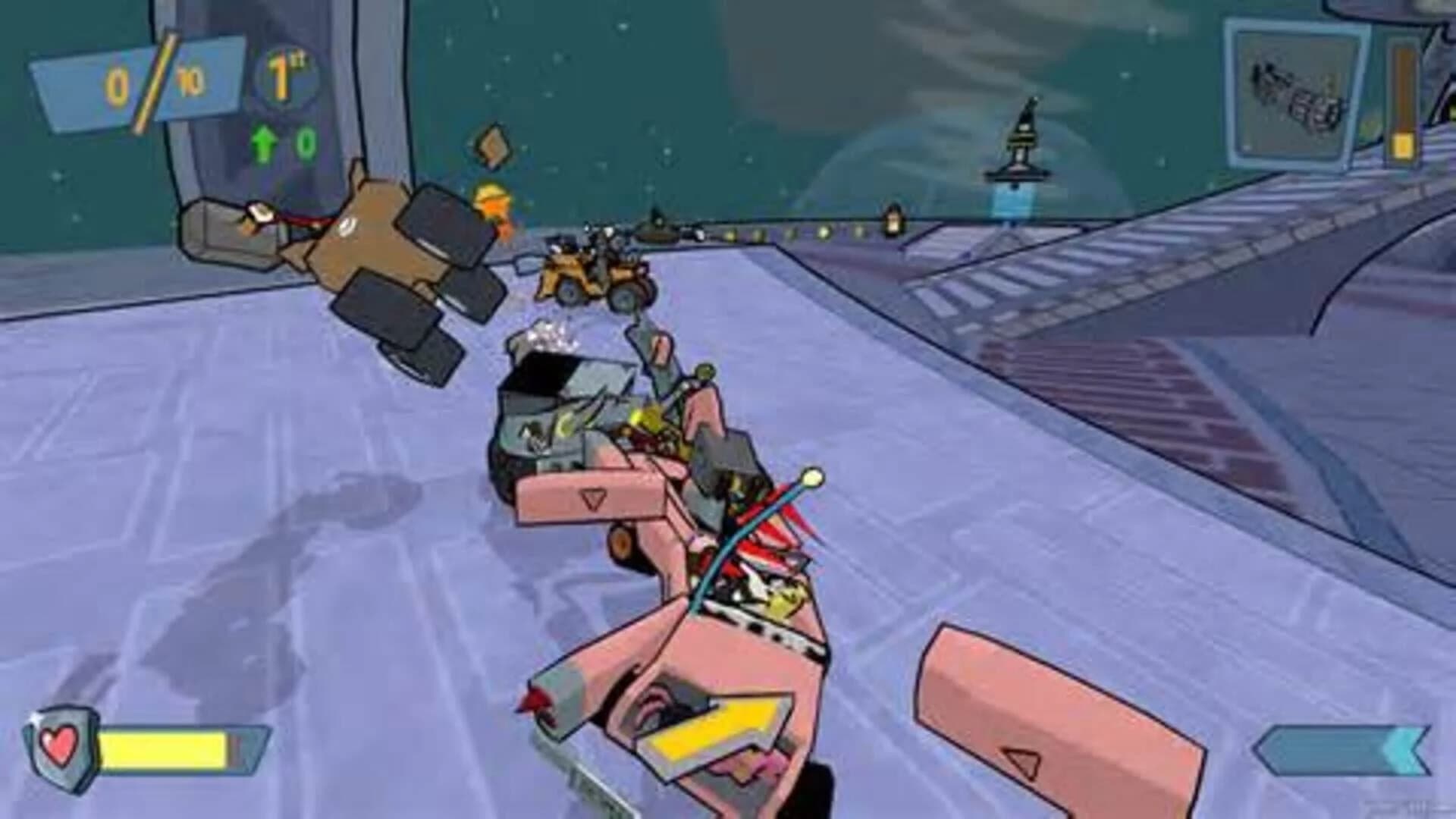Select the yellow arrow sign on the pink ramp
Screen dimensions: 1456x819
coord(717,728)
